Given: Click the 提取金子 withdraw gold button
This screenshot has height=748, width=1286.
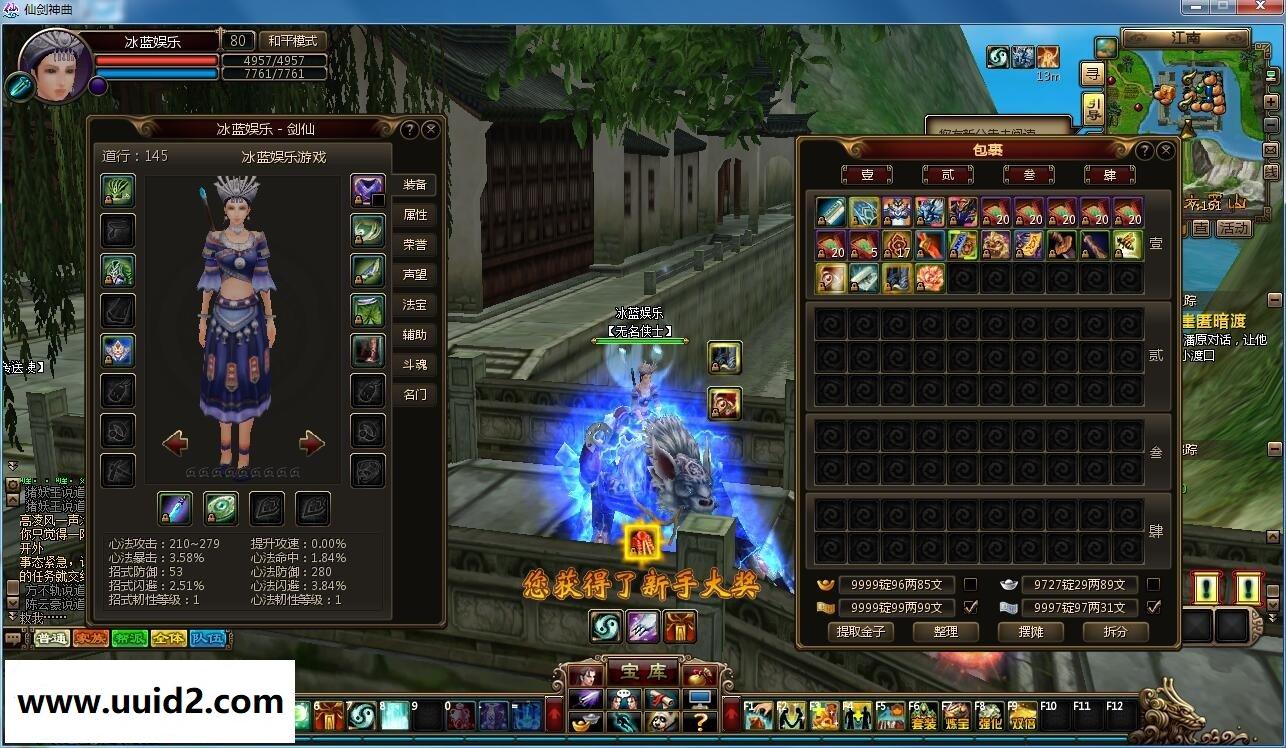Looking at the screenshot, I should [x=861, y=632].
